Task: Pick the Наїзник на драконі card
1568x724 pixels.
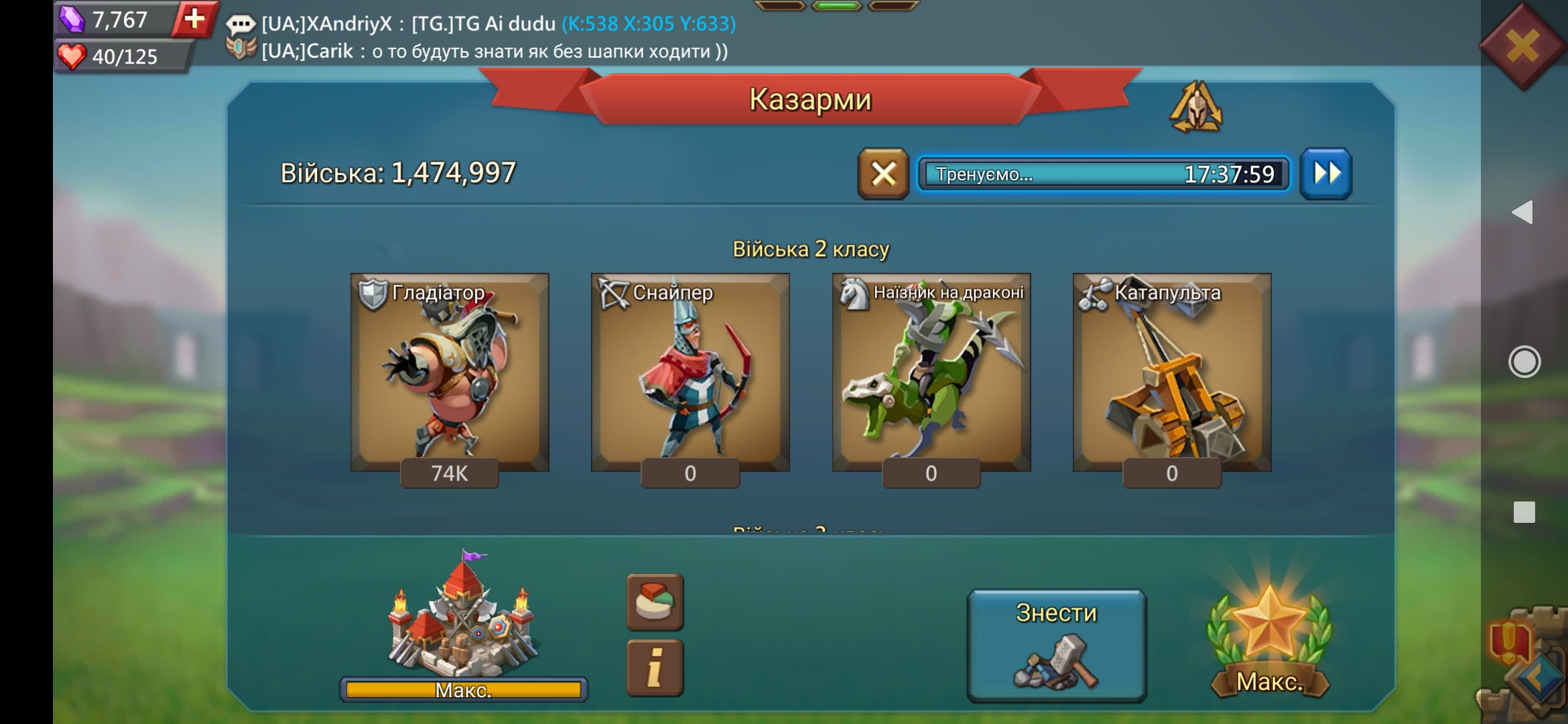Action: (x=931, y=373)
